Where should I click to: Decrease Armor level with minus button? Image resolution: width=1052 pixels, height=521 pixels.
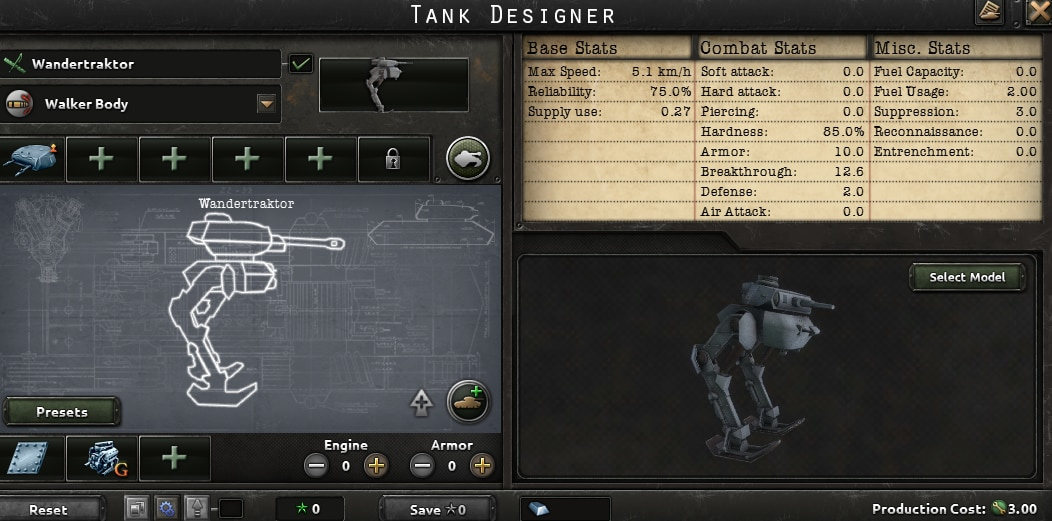pos(422,465)
